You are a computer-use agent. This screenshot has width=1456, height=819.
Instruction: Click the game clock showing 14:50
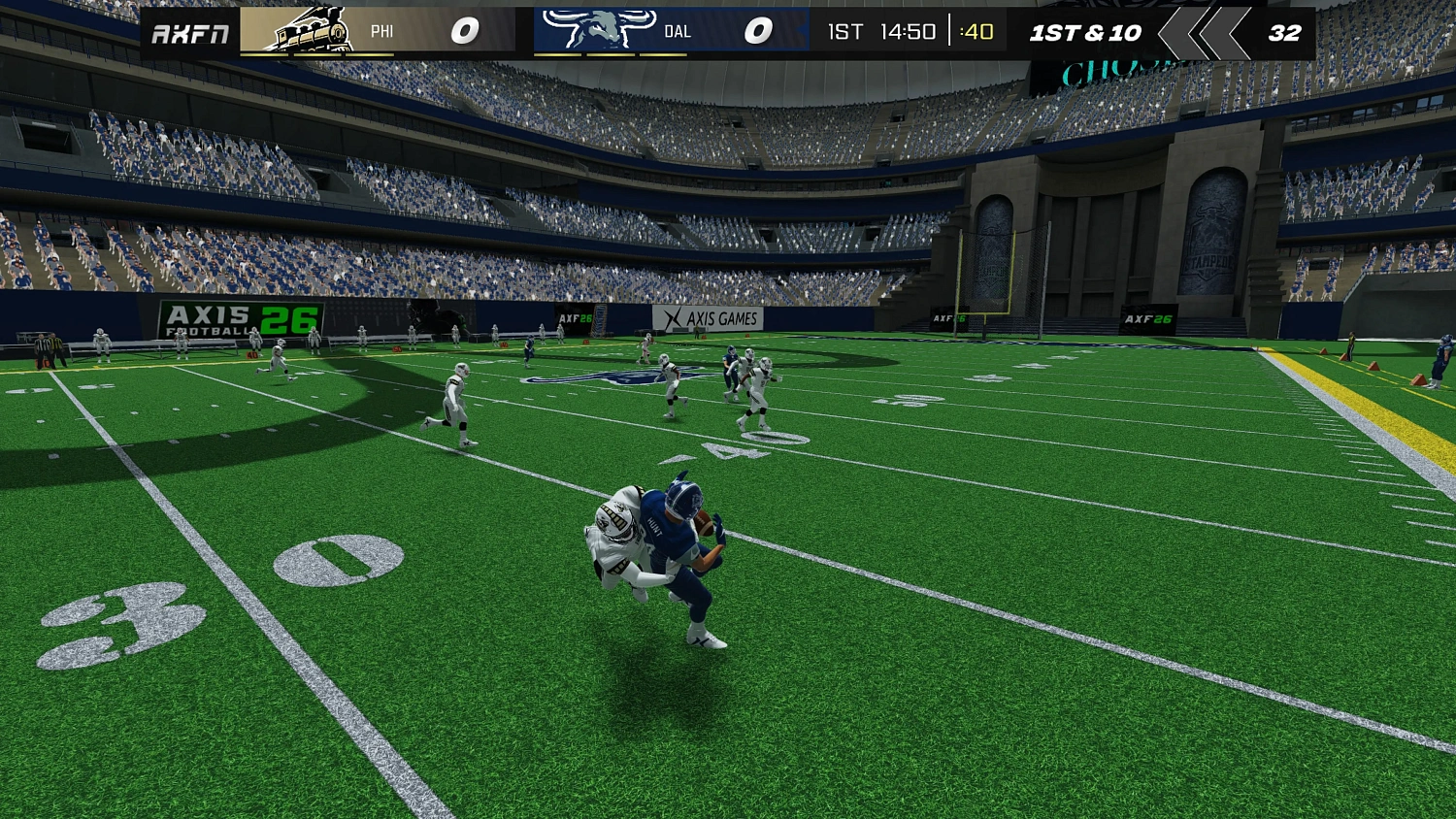tap(908, 31)
